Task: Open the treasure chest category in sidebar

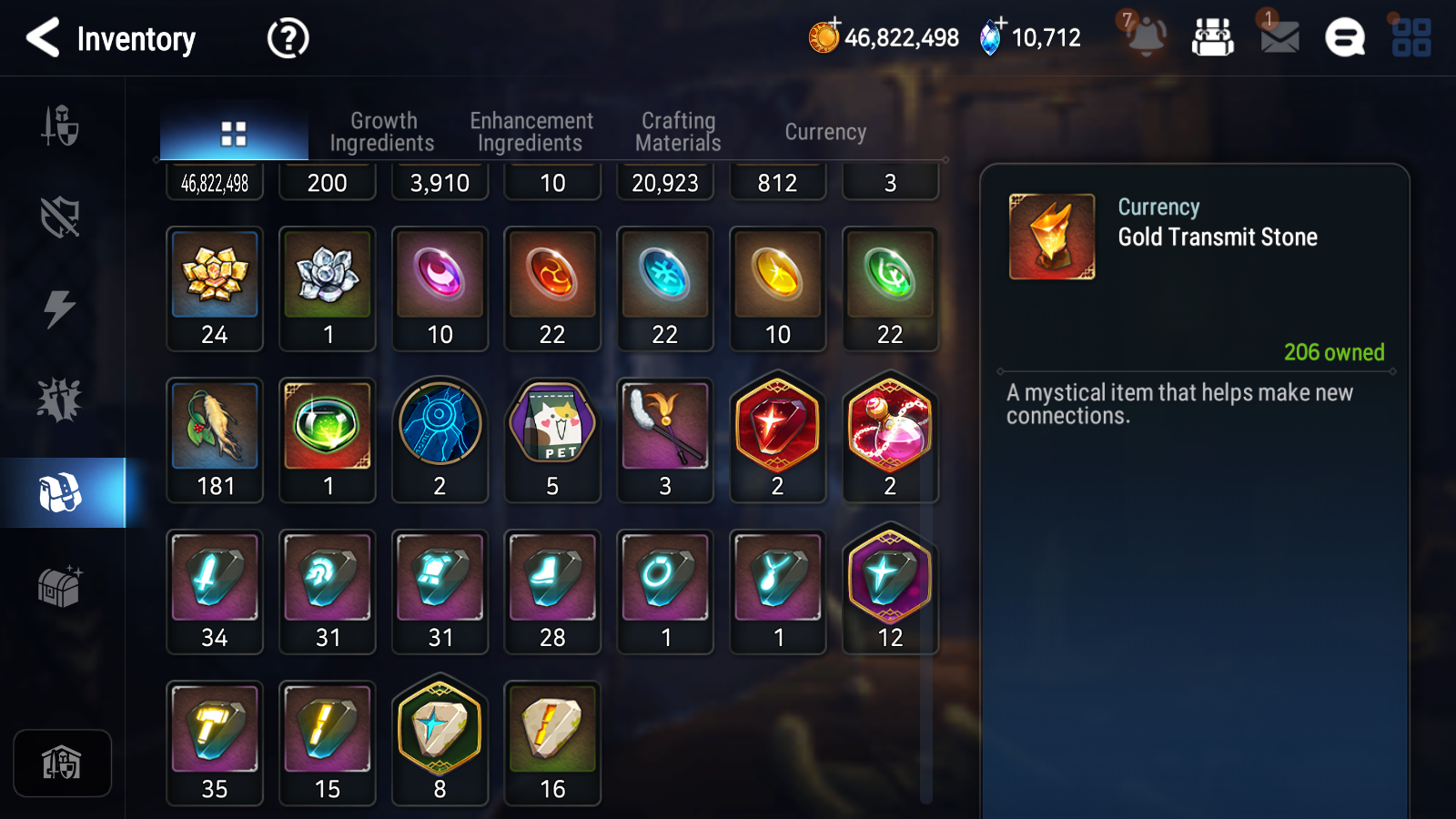Action: [x=60, y=587]
